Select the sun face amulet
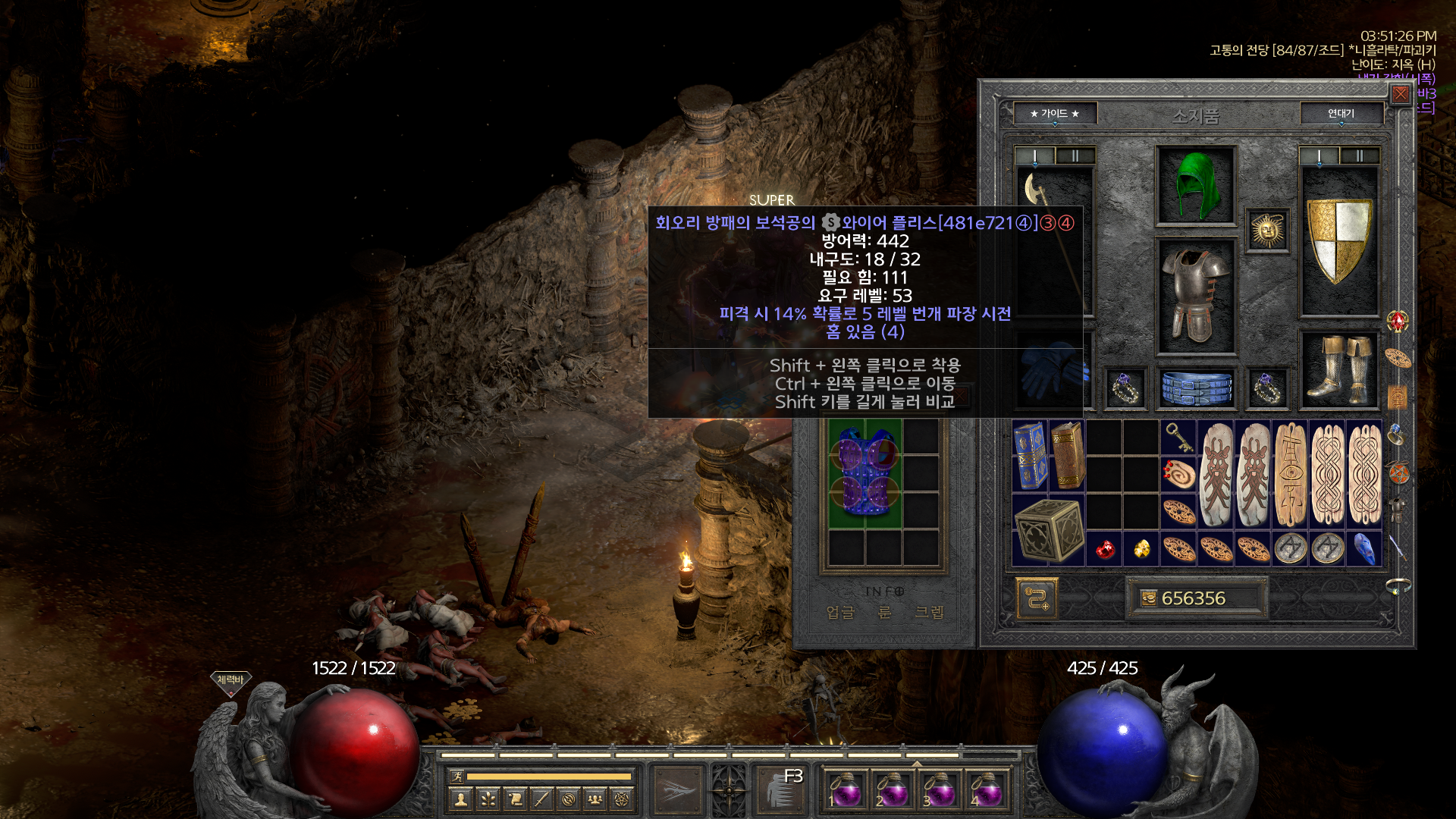The image size is (1456, 819). coord(1267,231)
